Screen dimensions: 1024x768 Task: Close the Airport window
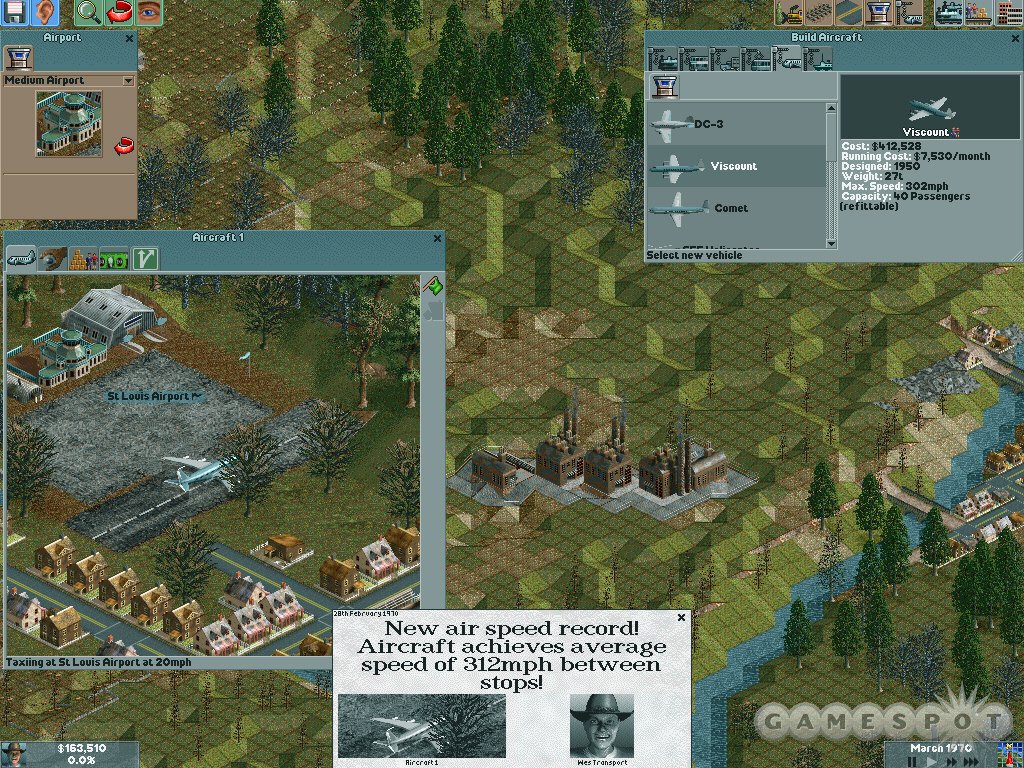point(130,38)
